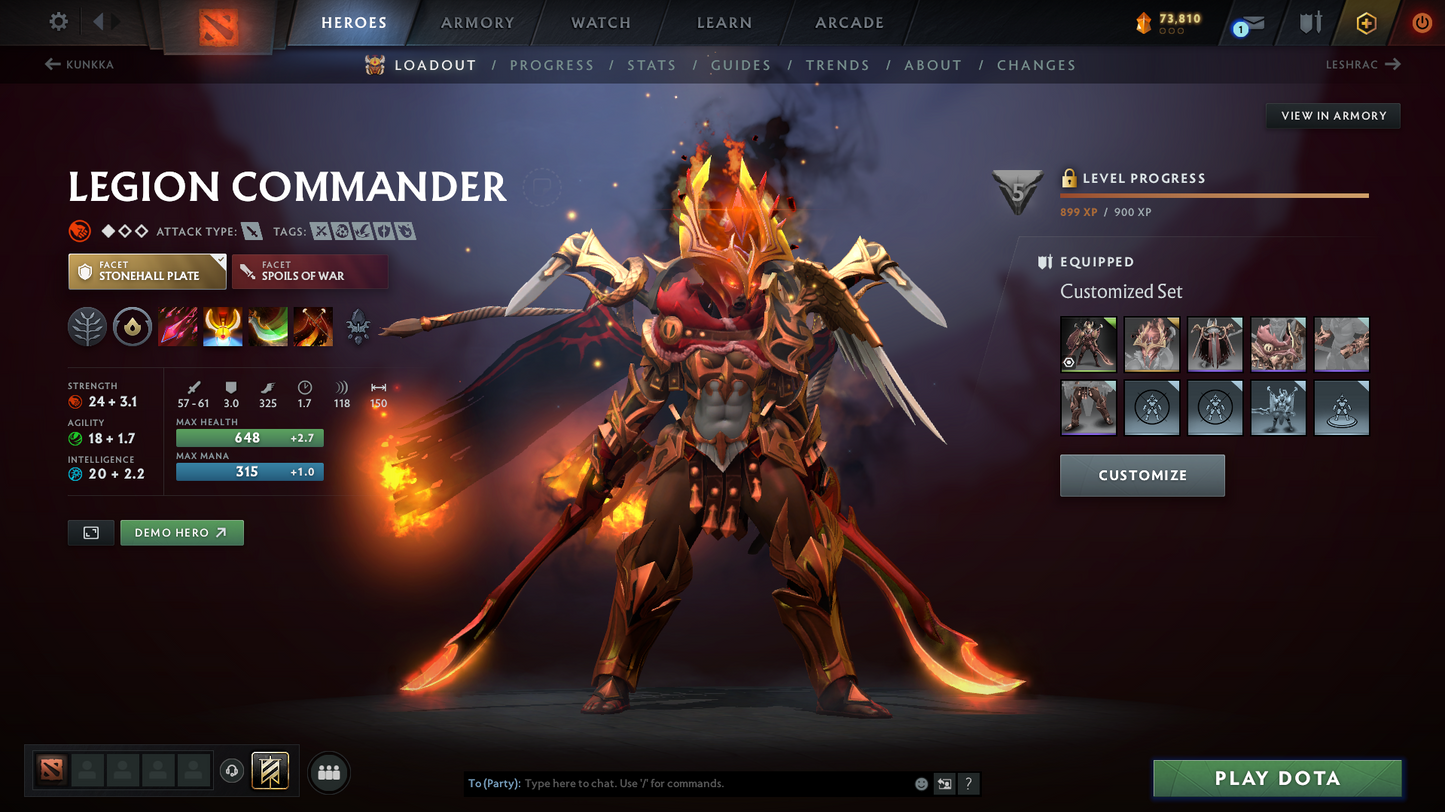Viewport: 1445px width, 812px height.
Task: Toggle the battle flag icon near party slots
Action: [268, 770]
